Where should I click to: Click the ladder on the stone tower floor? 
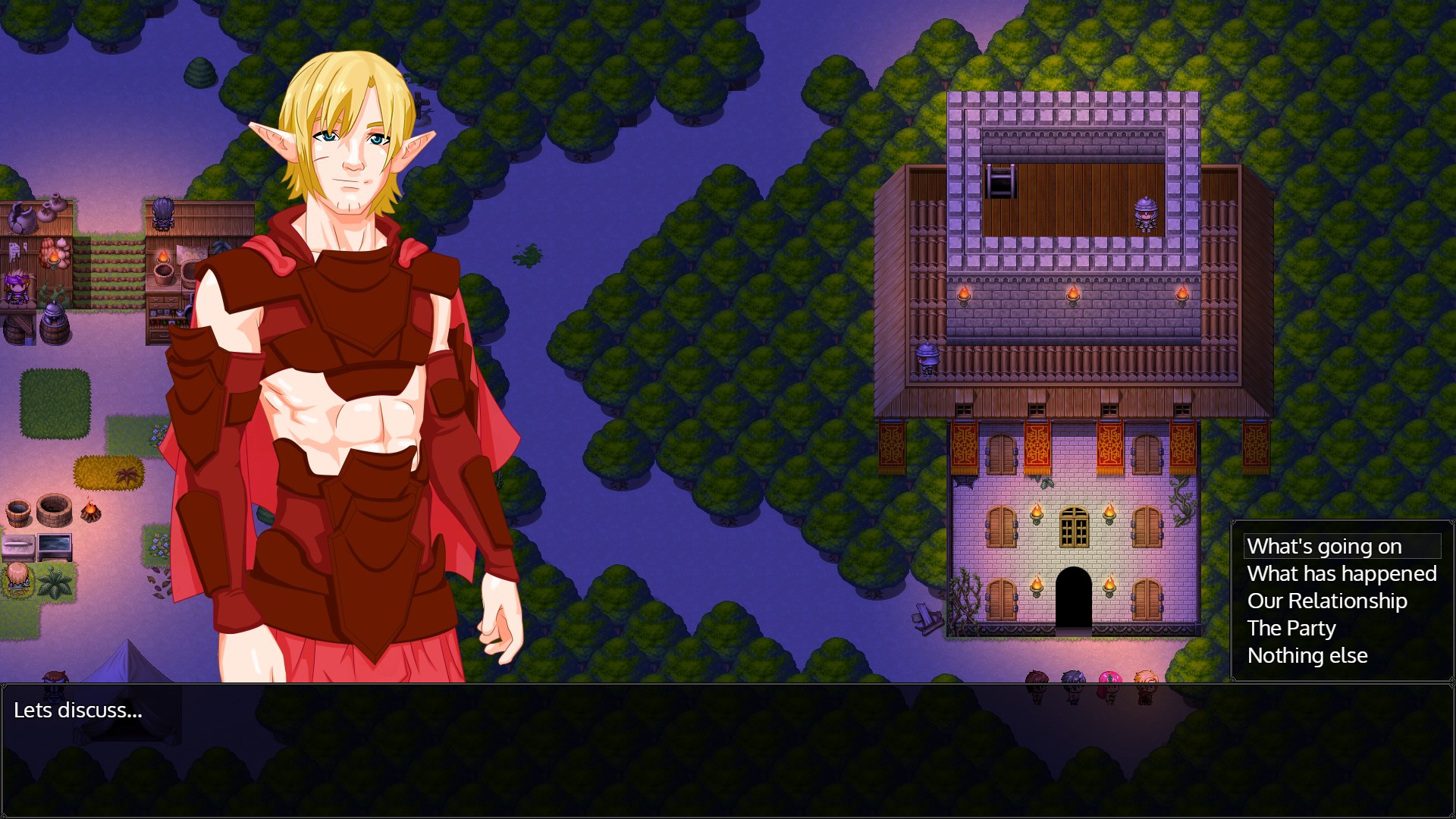click(999, 180)
